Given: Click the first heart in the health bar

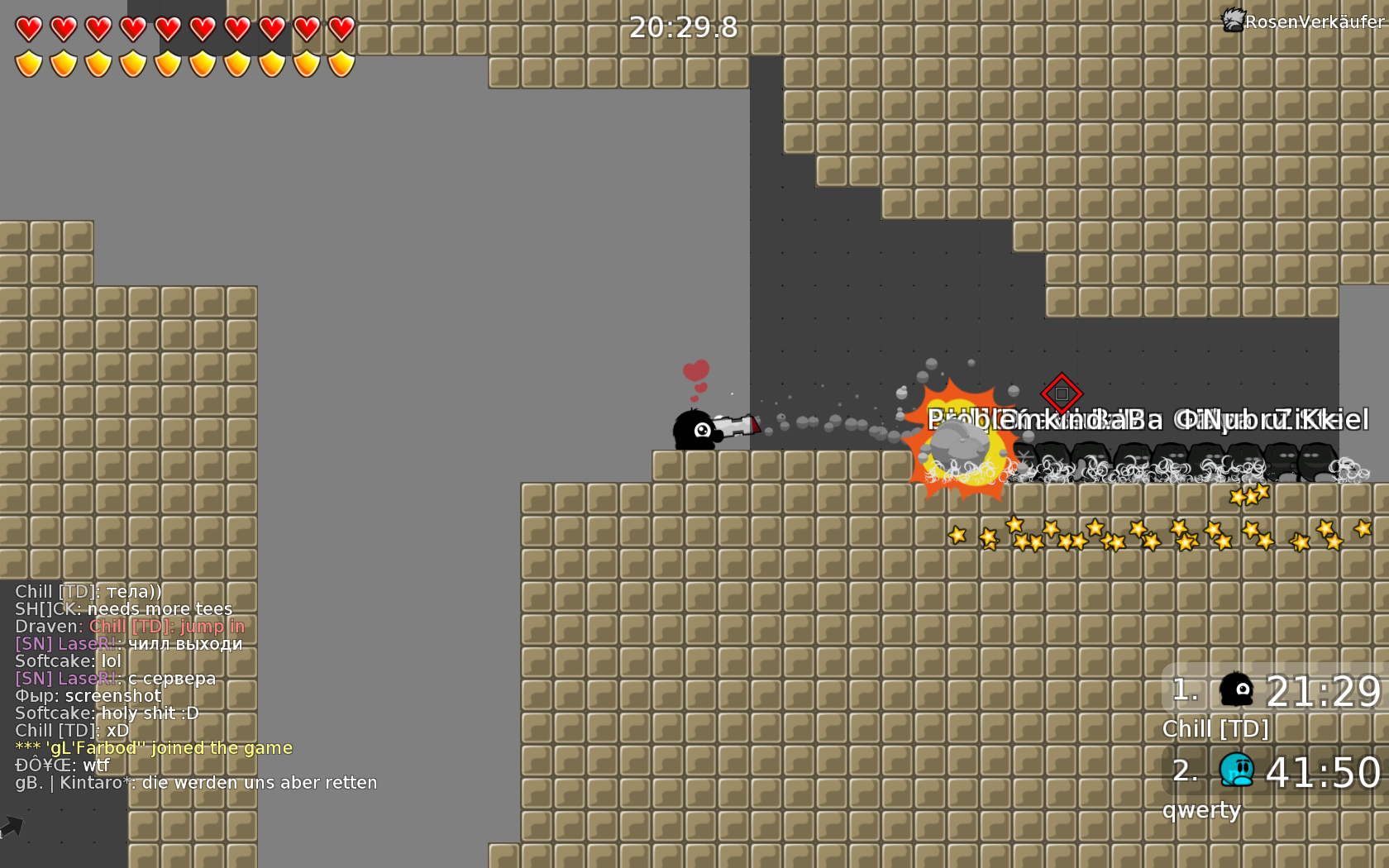Looking at the screenshot, I should pos(27,26).
